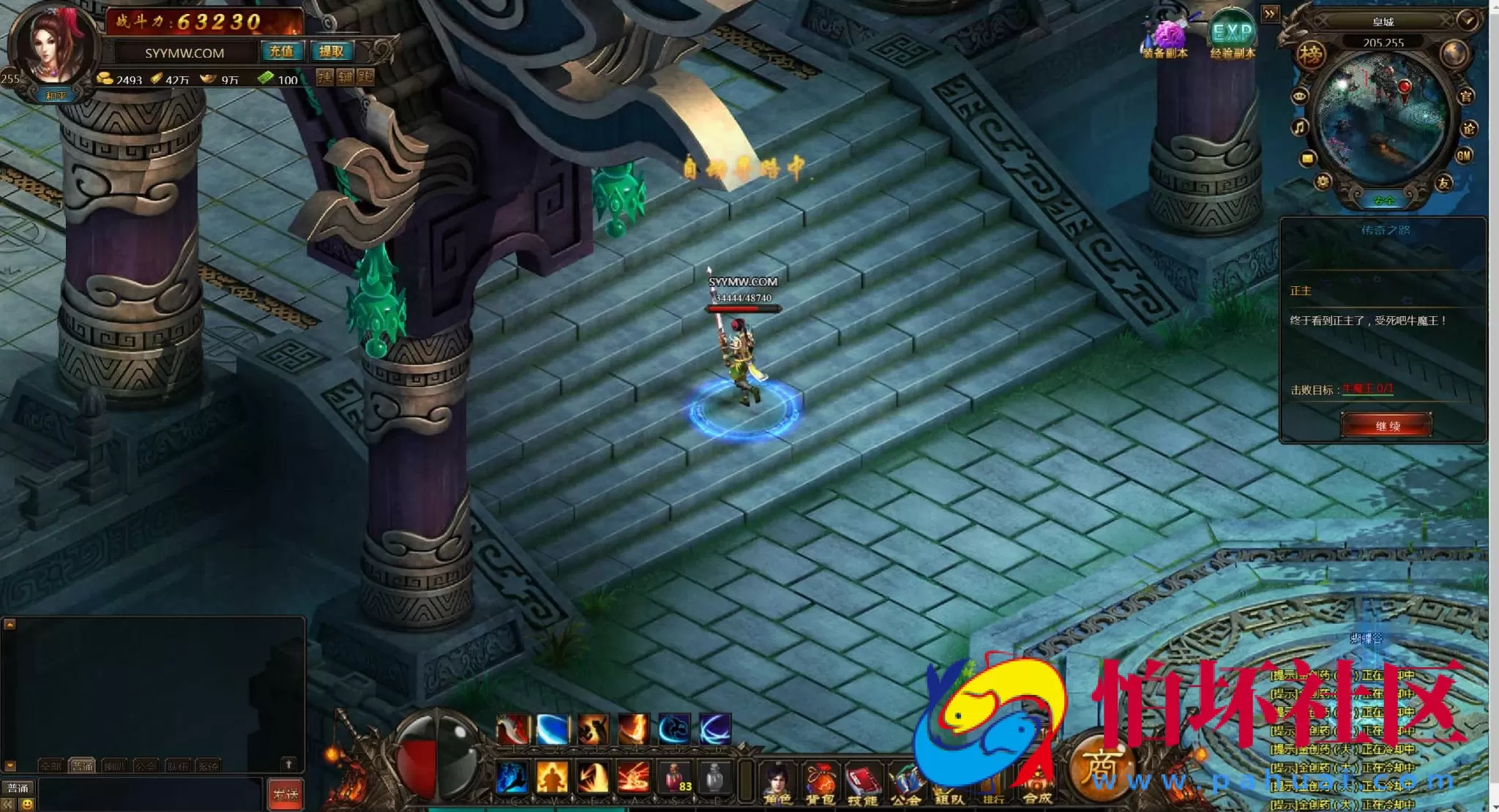Toggle the music note sound button

click(x=1299, y=128)
